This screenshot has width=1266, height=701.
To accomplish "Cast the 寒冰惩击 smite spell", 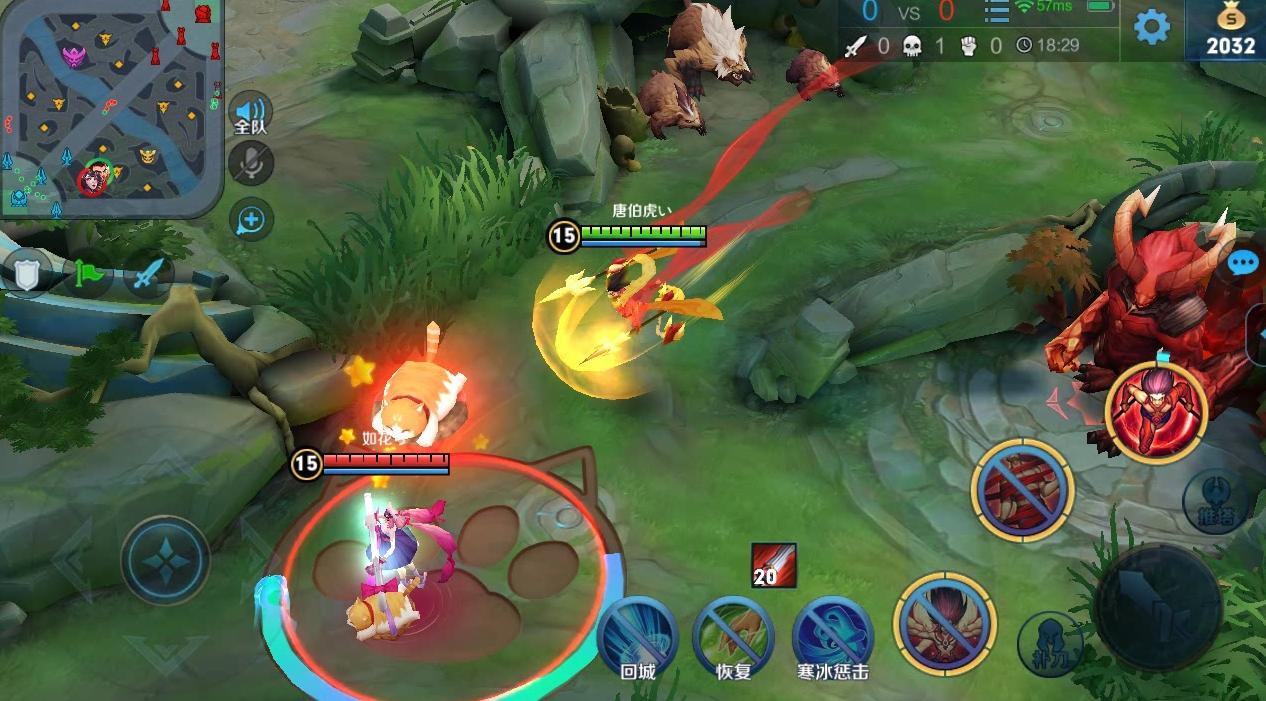I will click(x=832, y=636).
